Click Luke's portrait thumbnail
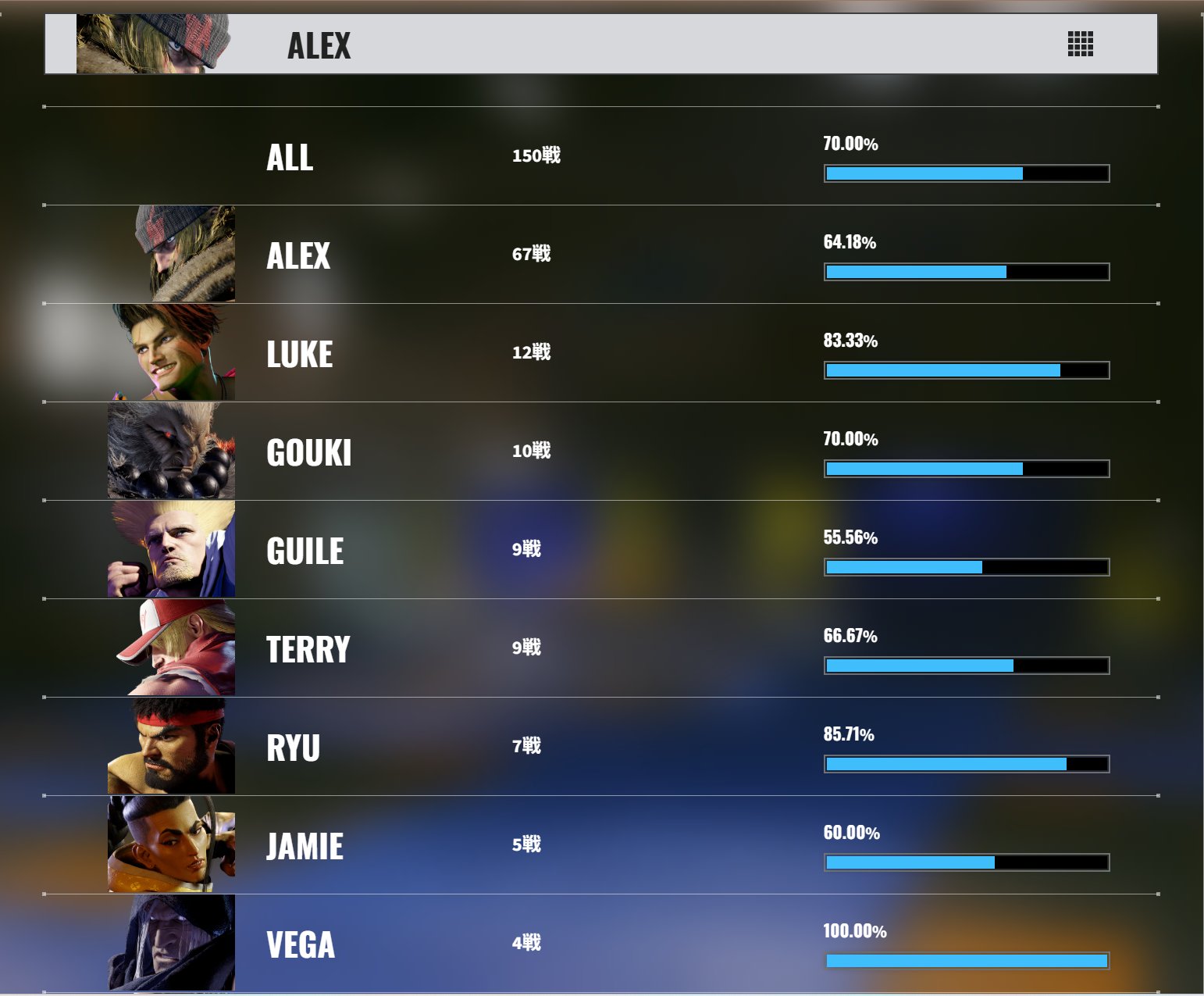The image size is (1204, 996). (174, 352)
